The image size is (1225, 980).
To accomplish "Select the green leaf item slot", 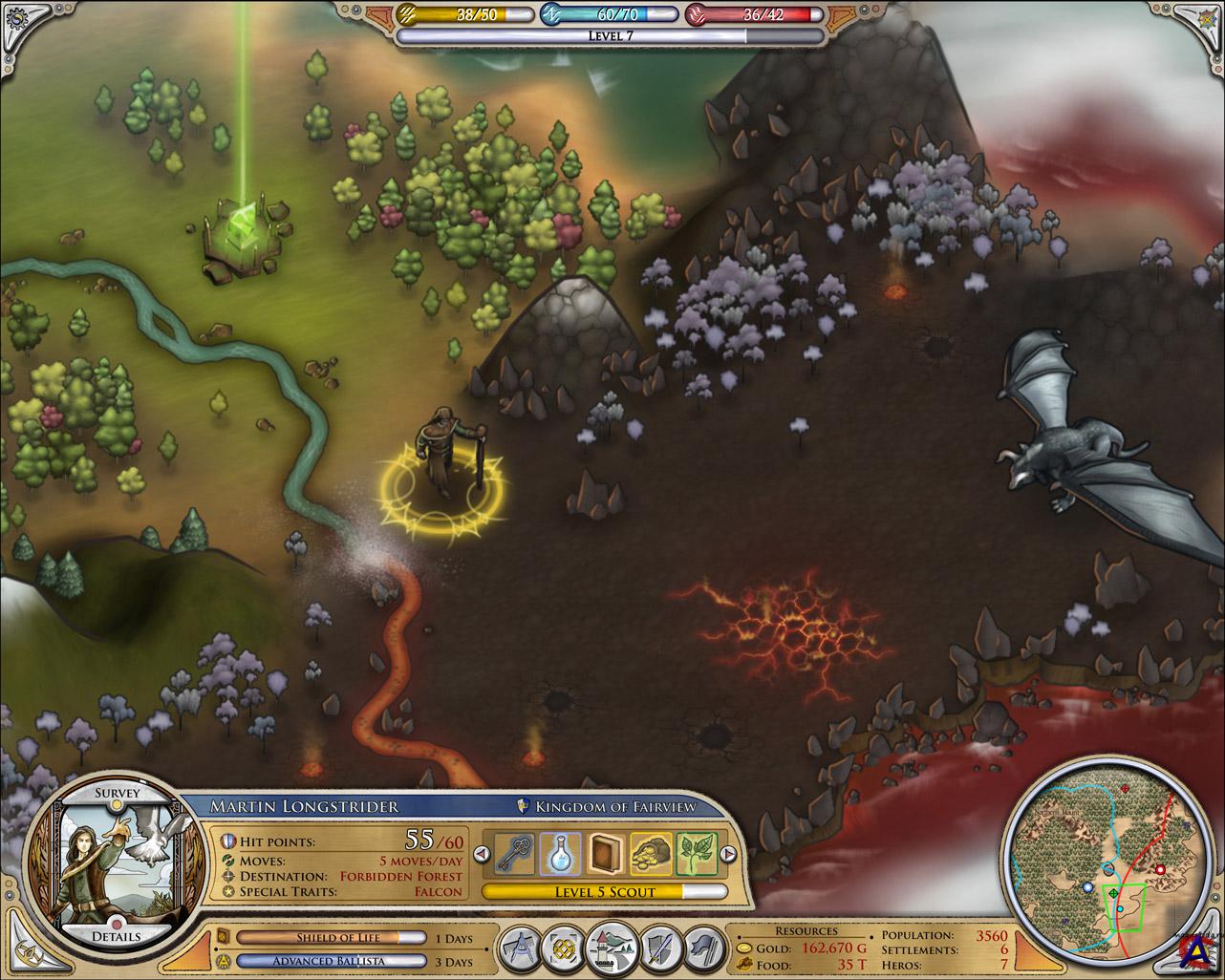I will pos(696,854).
